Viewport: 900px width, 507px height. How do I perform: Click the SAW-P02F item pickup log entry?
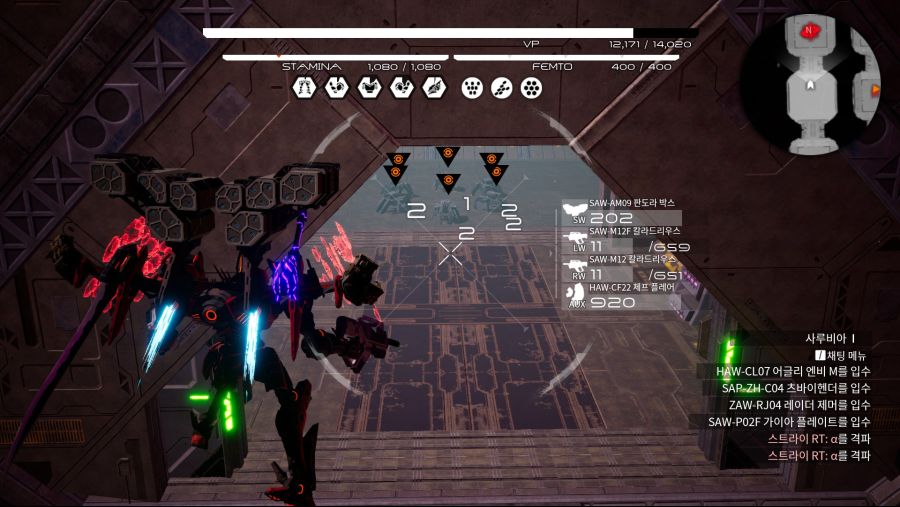pyautogui.click(x=789, y=422)
